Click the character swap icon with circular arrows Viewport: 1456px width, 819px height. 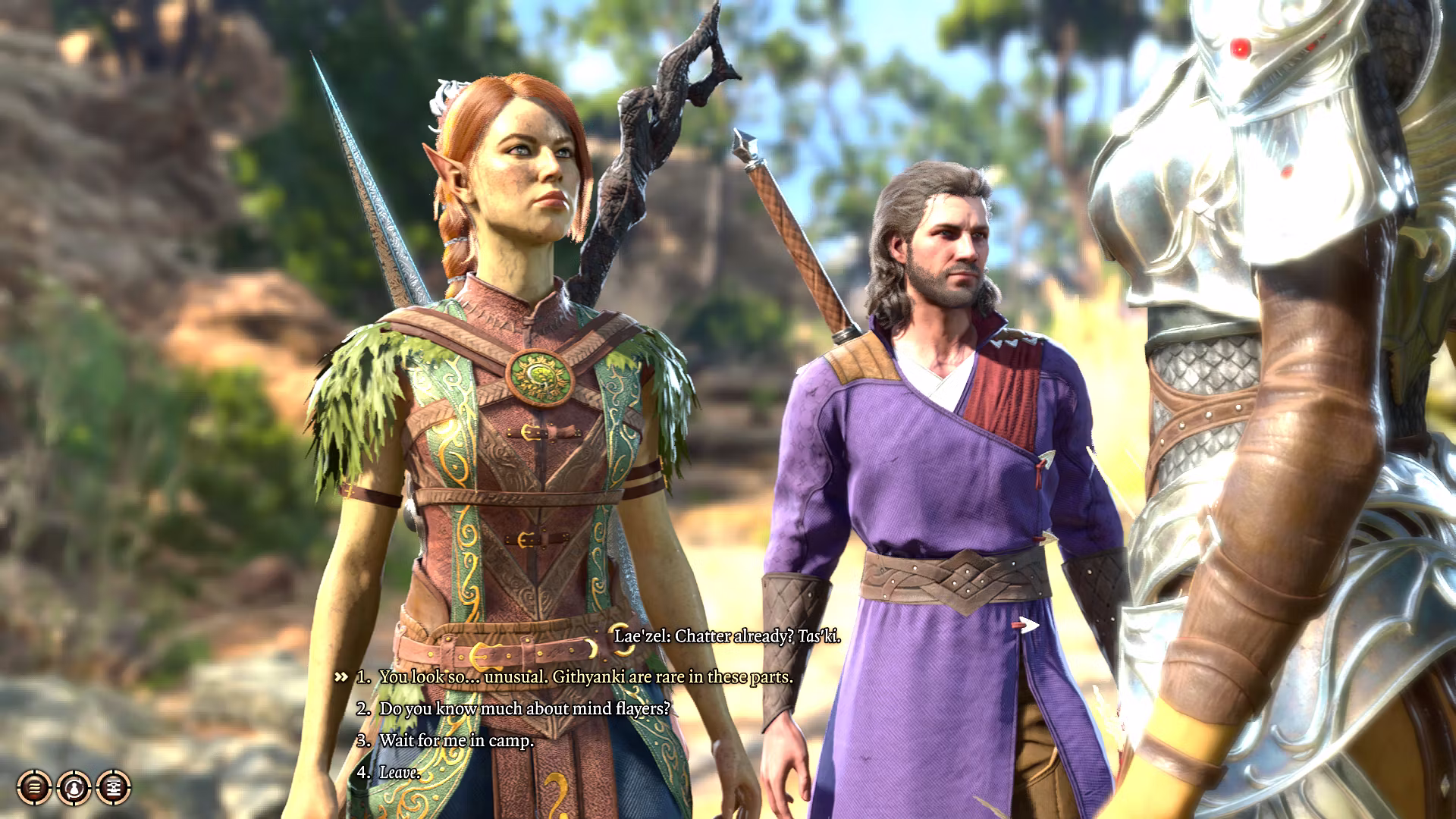(x=74, y=787)
